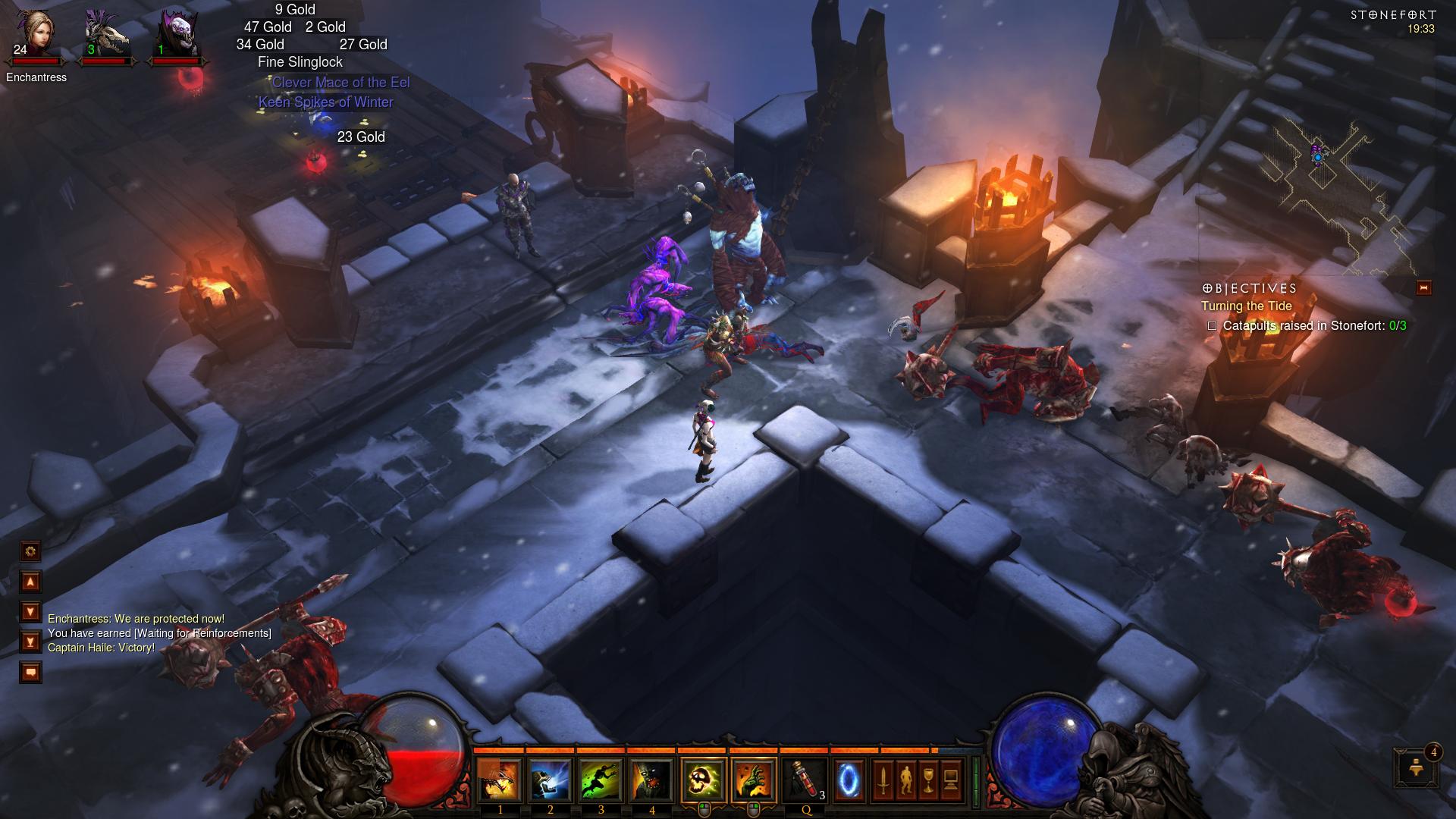The height and width of the screenshot is (819, 1456).
Task: Select the flaming green skull skill
Action: coord(704,780)
